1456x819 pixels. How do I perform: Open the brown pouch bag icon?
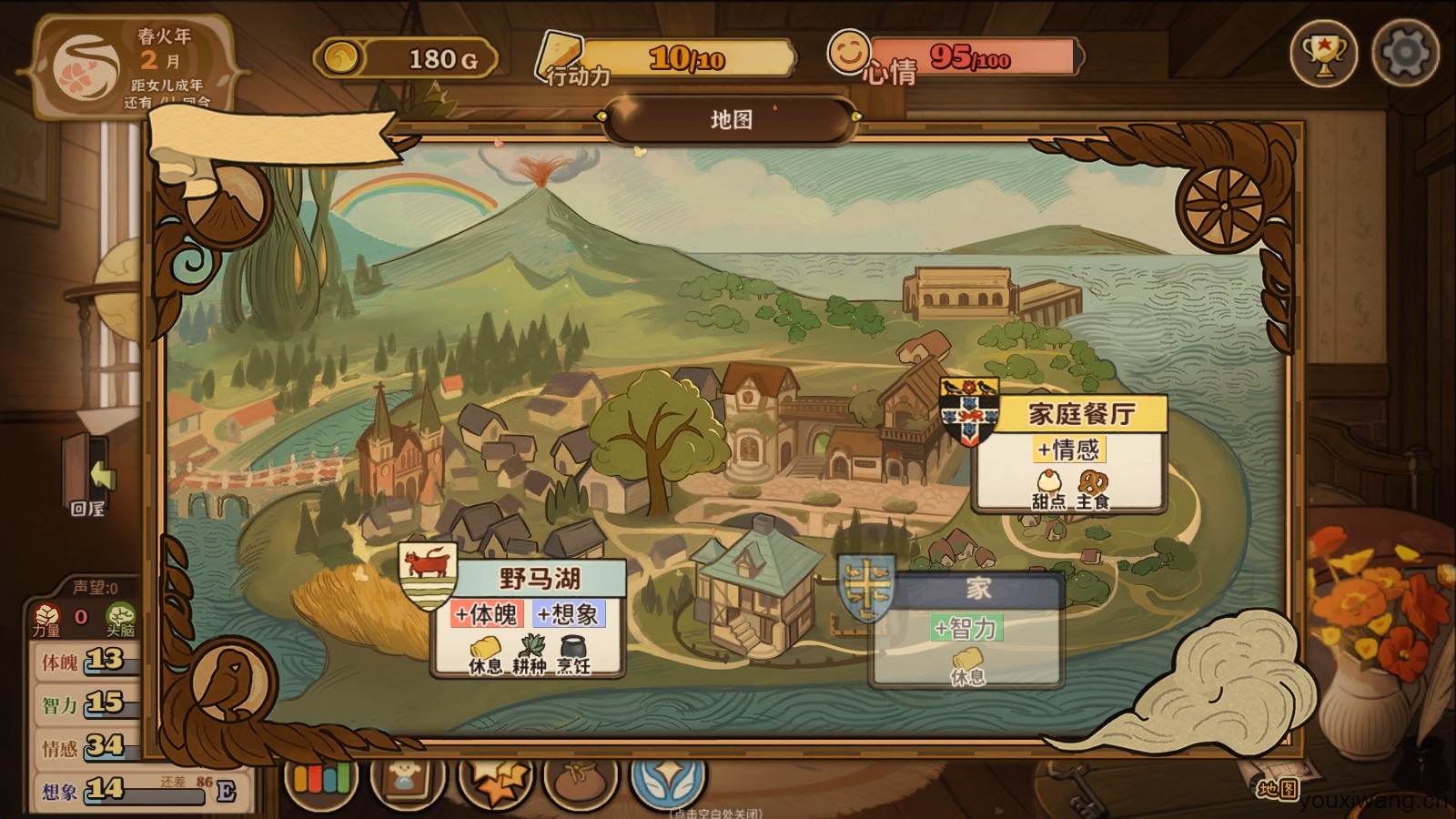[x=581, y=780]
